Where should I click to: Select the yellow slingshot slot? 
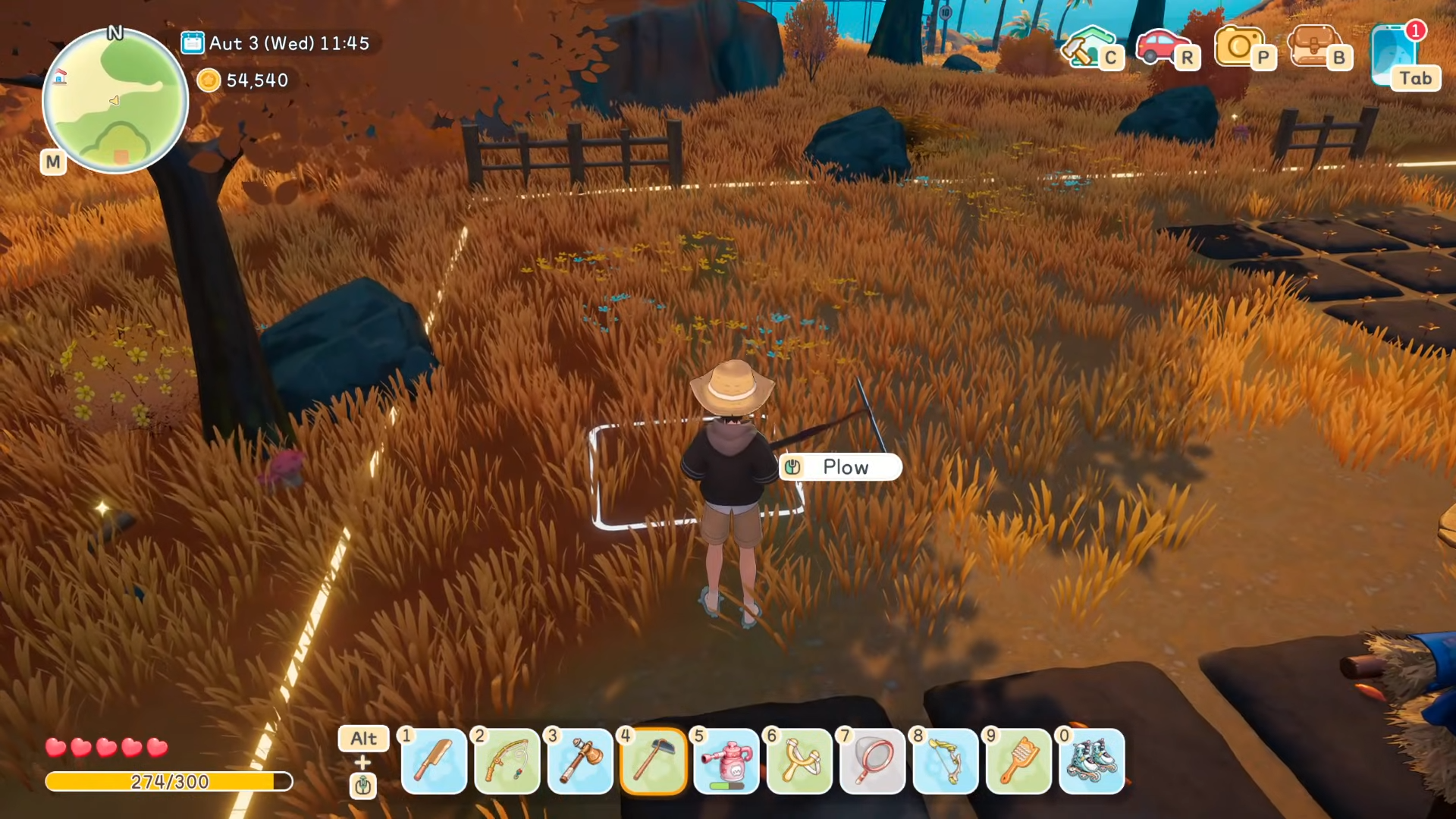[799, 761]
